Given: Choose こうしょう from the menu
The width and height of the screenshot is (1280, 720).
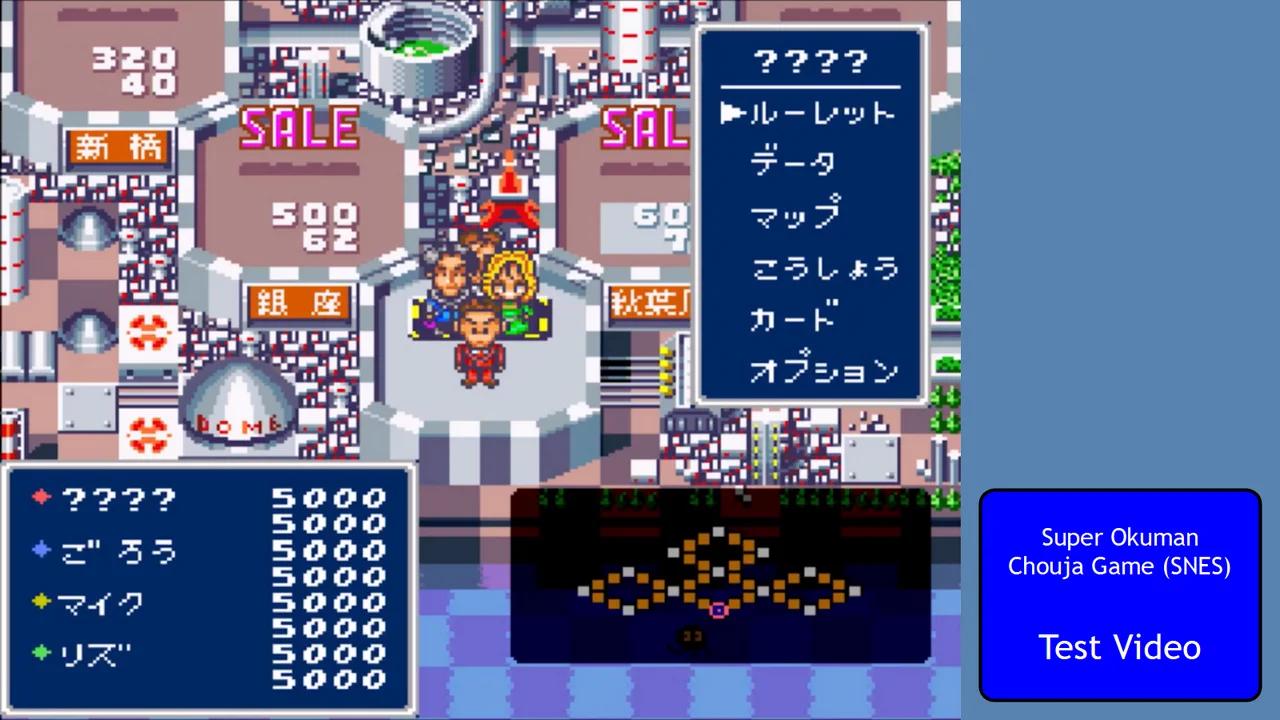Looking at the screenshot, I should point(823,269).
